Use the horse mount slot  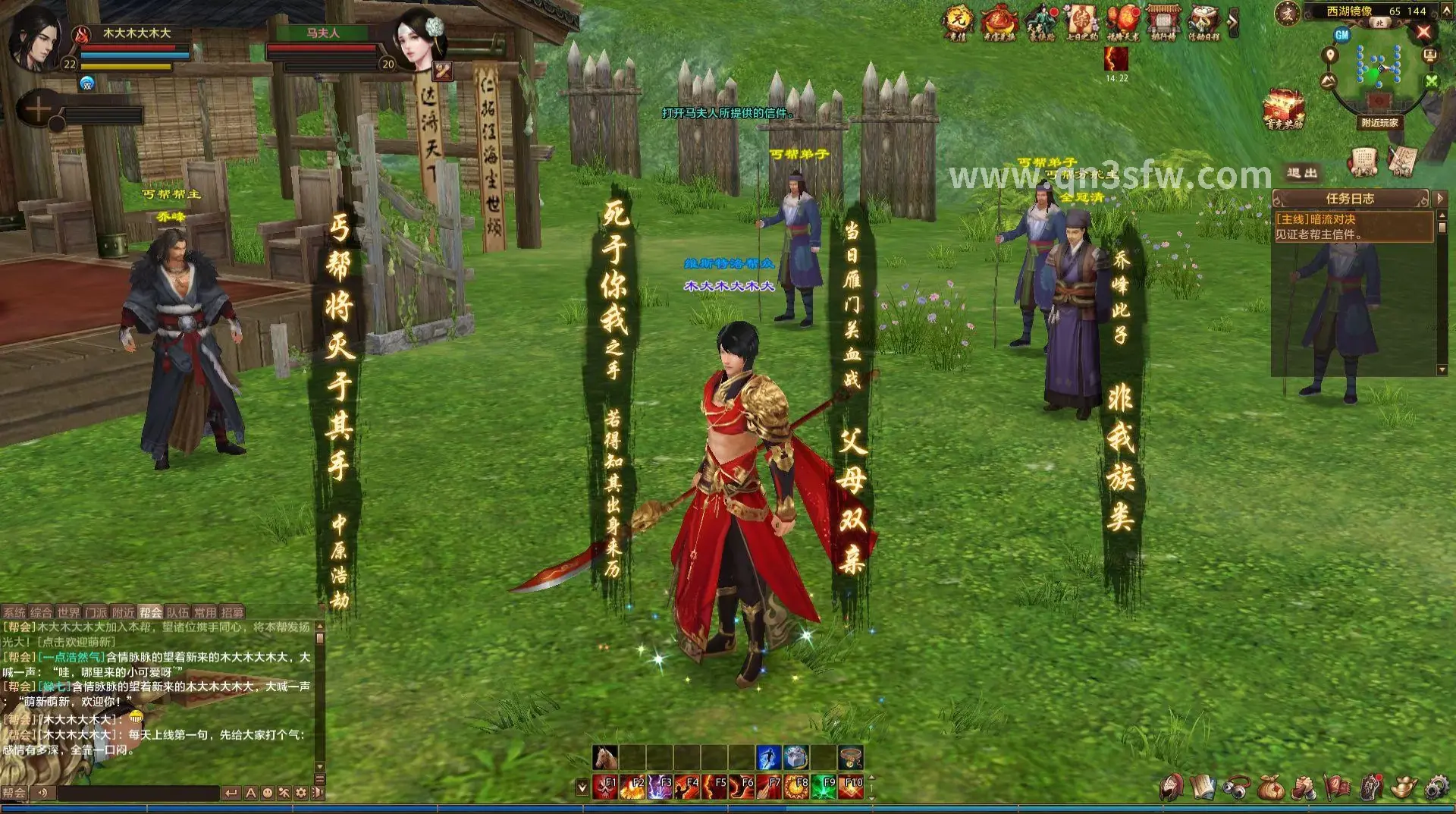[605, 757]
